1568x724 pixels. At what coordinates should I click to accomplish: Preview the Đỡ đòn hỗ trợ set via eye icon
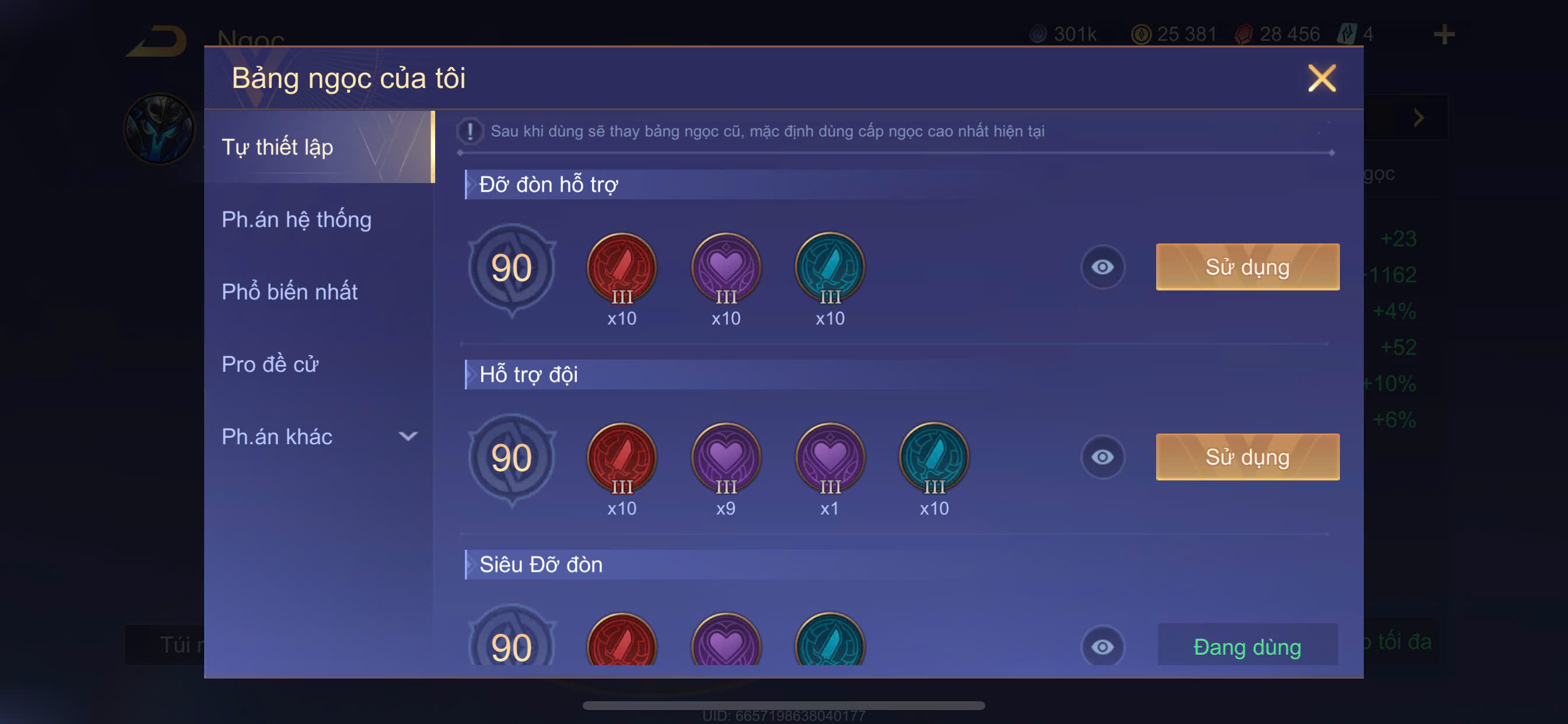pyautogui.click(x=1102, y=267)
